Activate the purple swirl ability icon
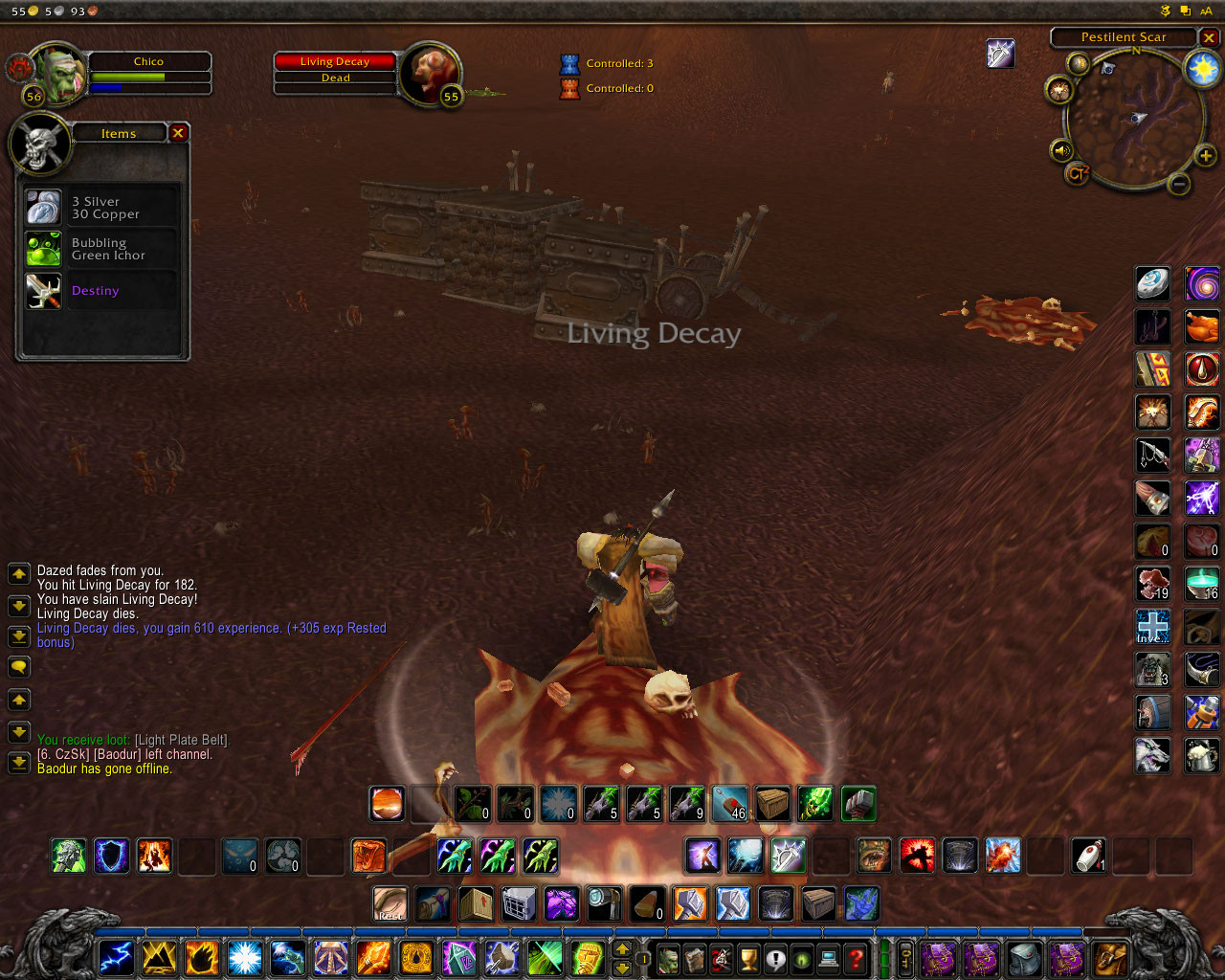Viewport: 1225px width, 980px height. (1202, 284)
